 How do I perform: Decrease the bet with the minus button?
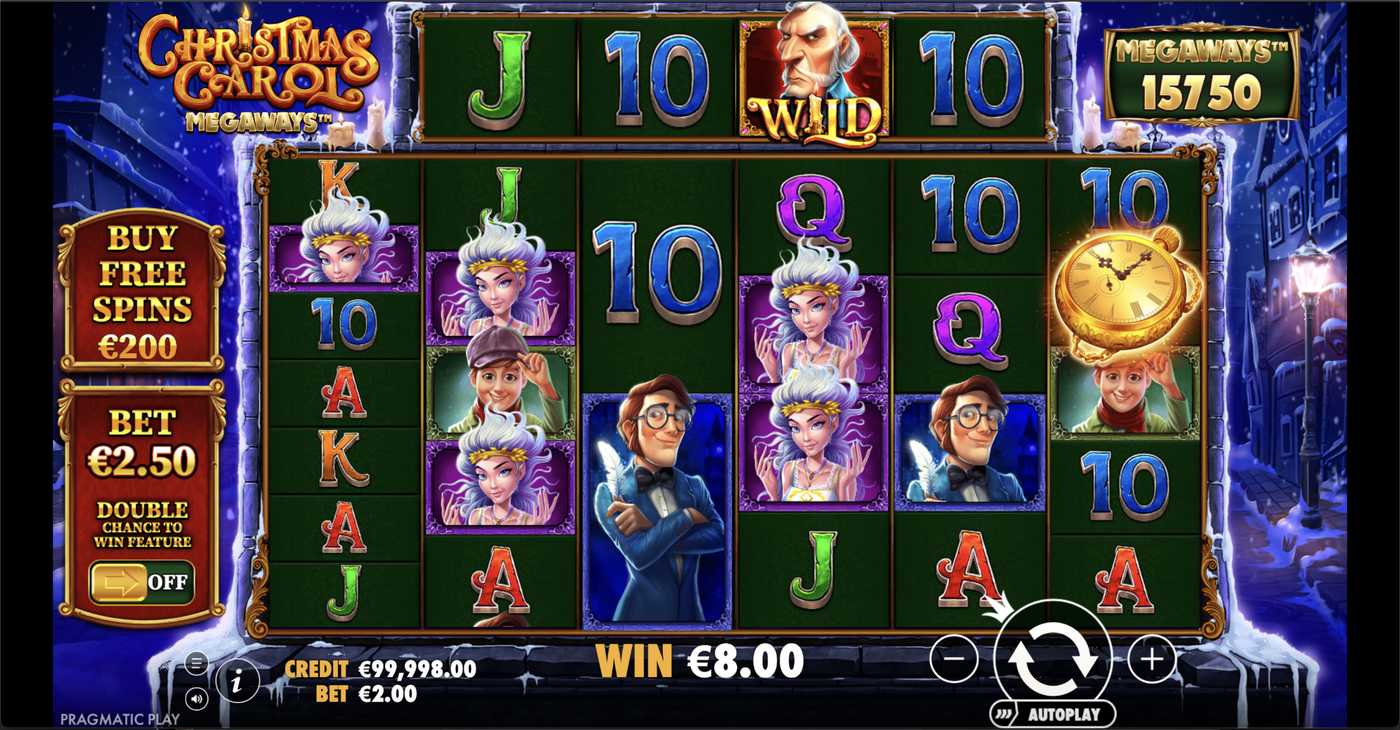tap(953, 658)
